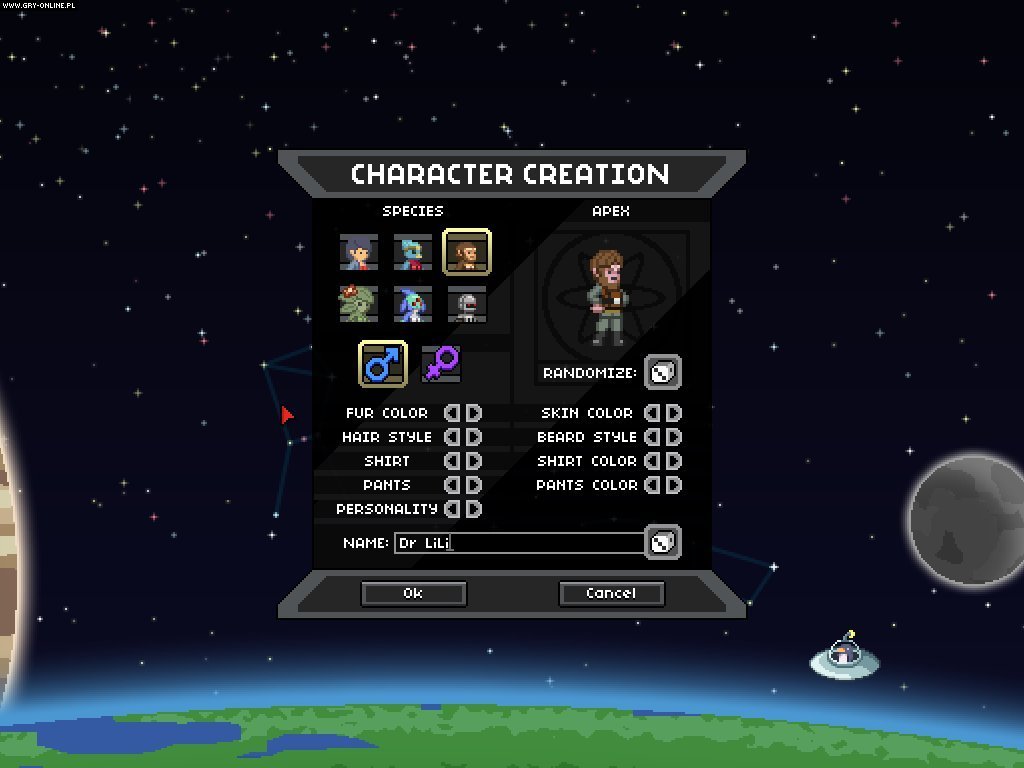Select the Glitch robot species portrait
The image size is (1024, 768).
pyautogui.click(x=466, y=304)
